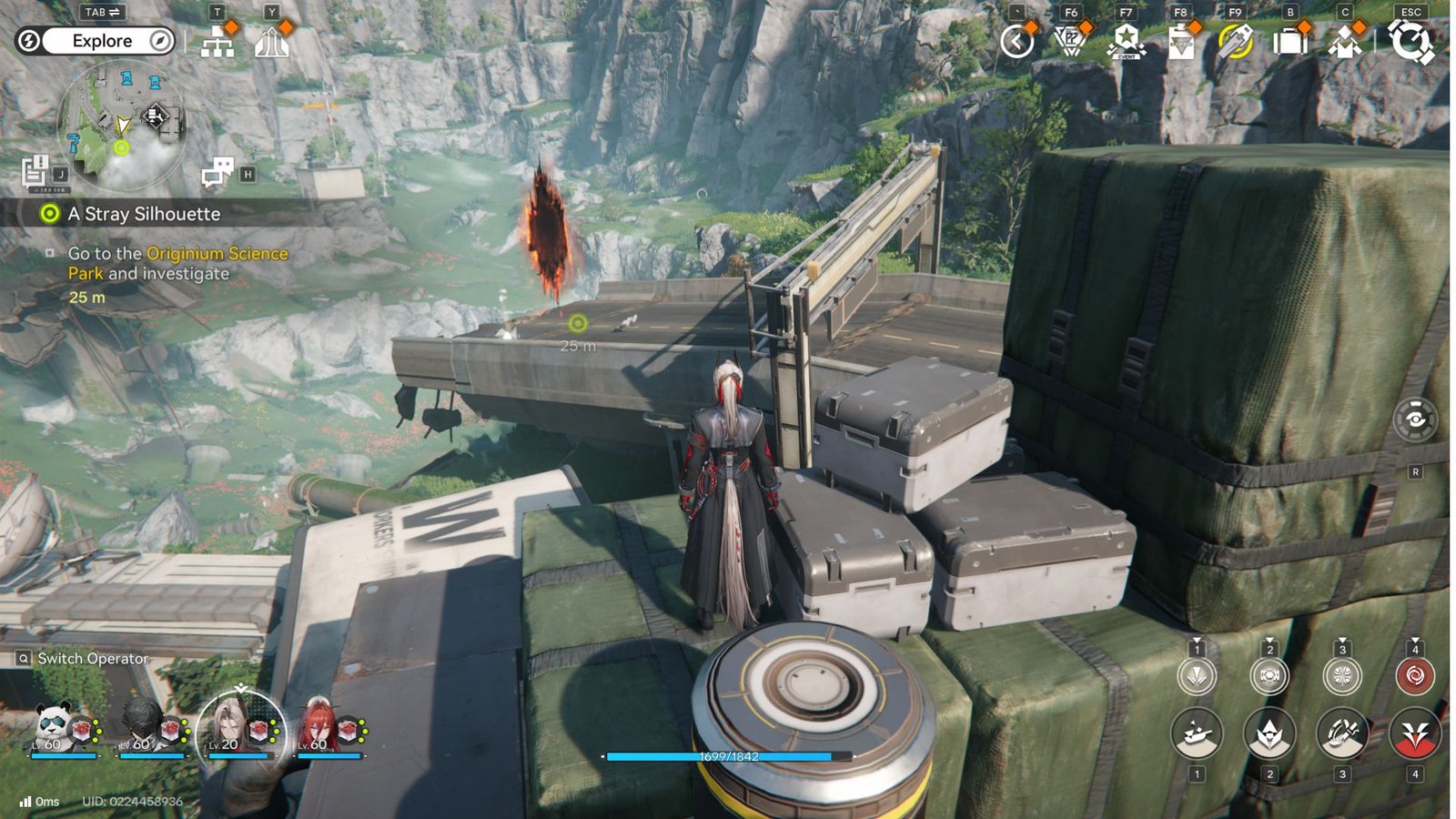This screenshot has height=819, width=1456.
Task: Open the P.P. event icon (F6)
Action: [1068, 41]
